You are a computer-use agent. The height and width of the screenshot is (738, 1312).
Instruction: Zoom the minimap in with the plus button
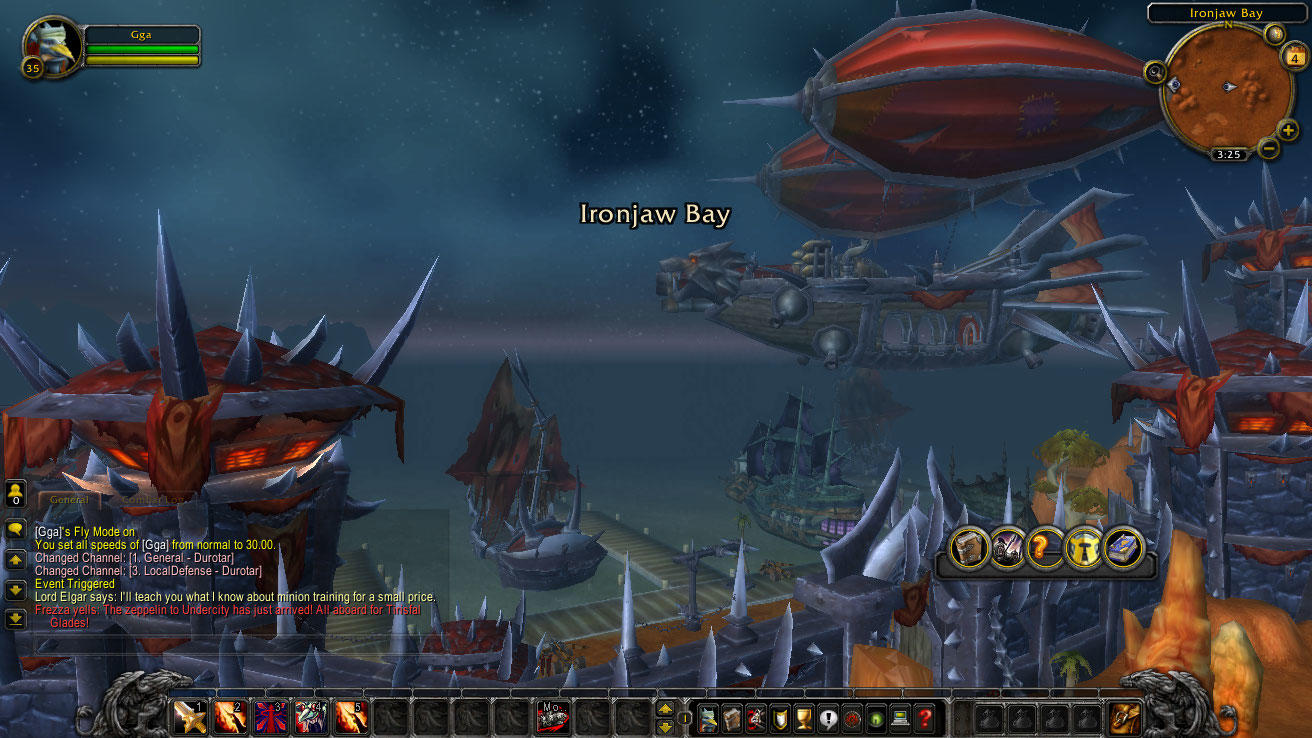(x=1289, y=130)
